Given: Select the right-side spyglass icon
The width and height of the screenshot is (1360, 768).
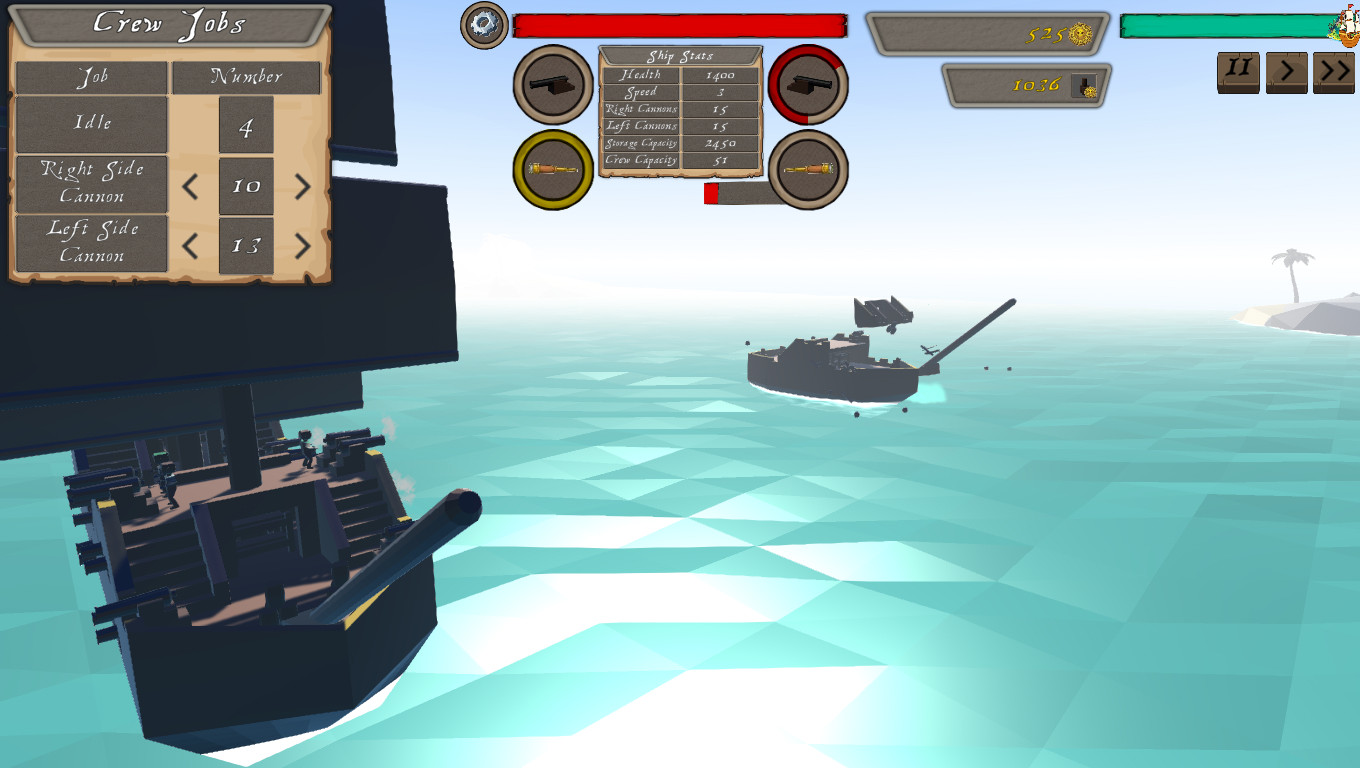Looking at the screenshot, I should click(808, 170).
